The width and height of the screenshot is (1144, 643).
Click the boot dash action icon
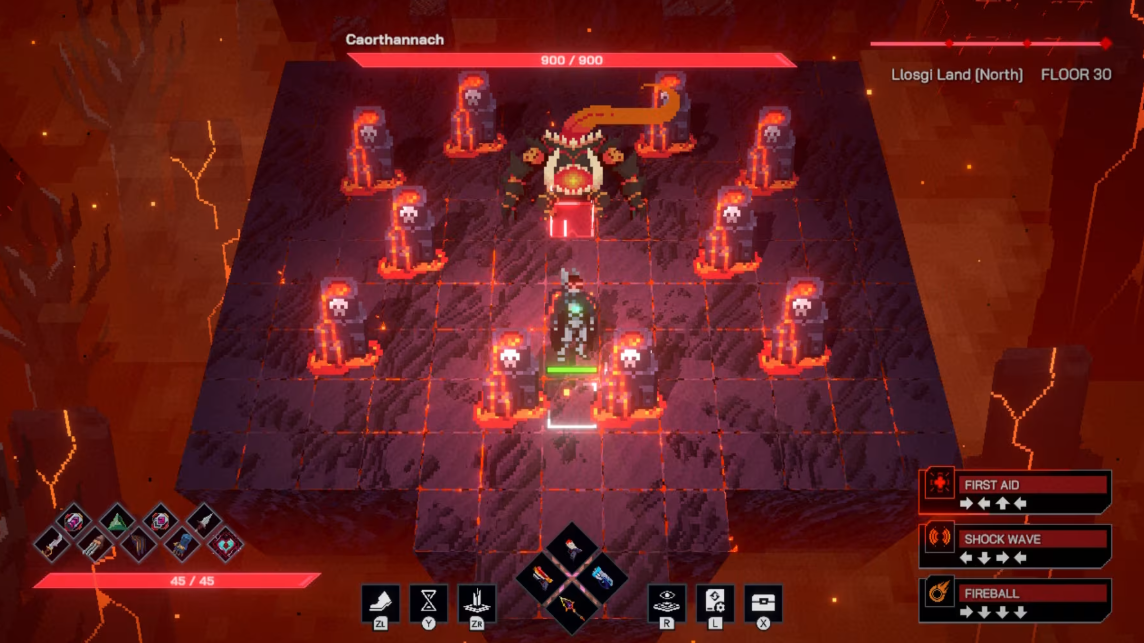(380, 603)
